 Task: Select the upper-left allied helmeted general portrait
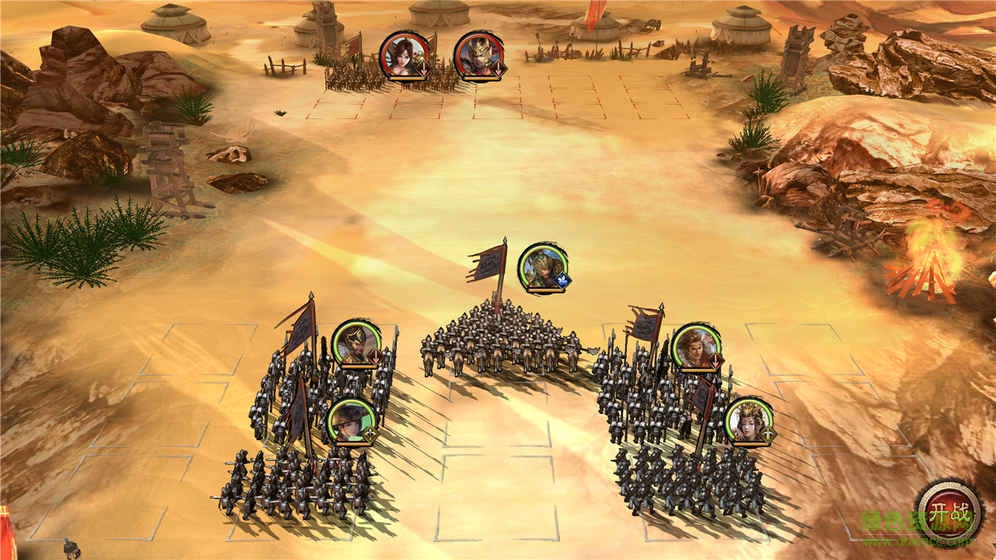355,343
